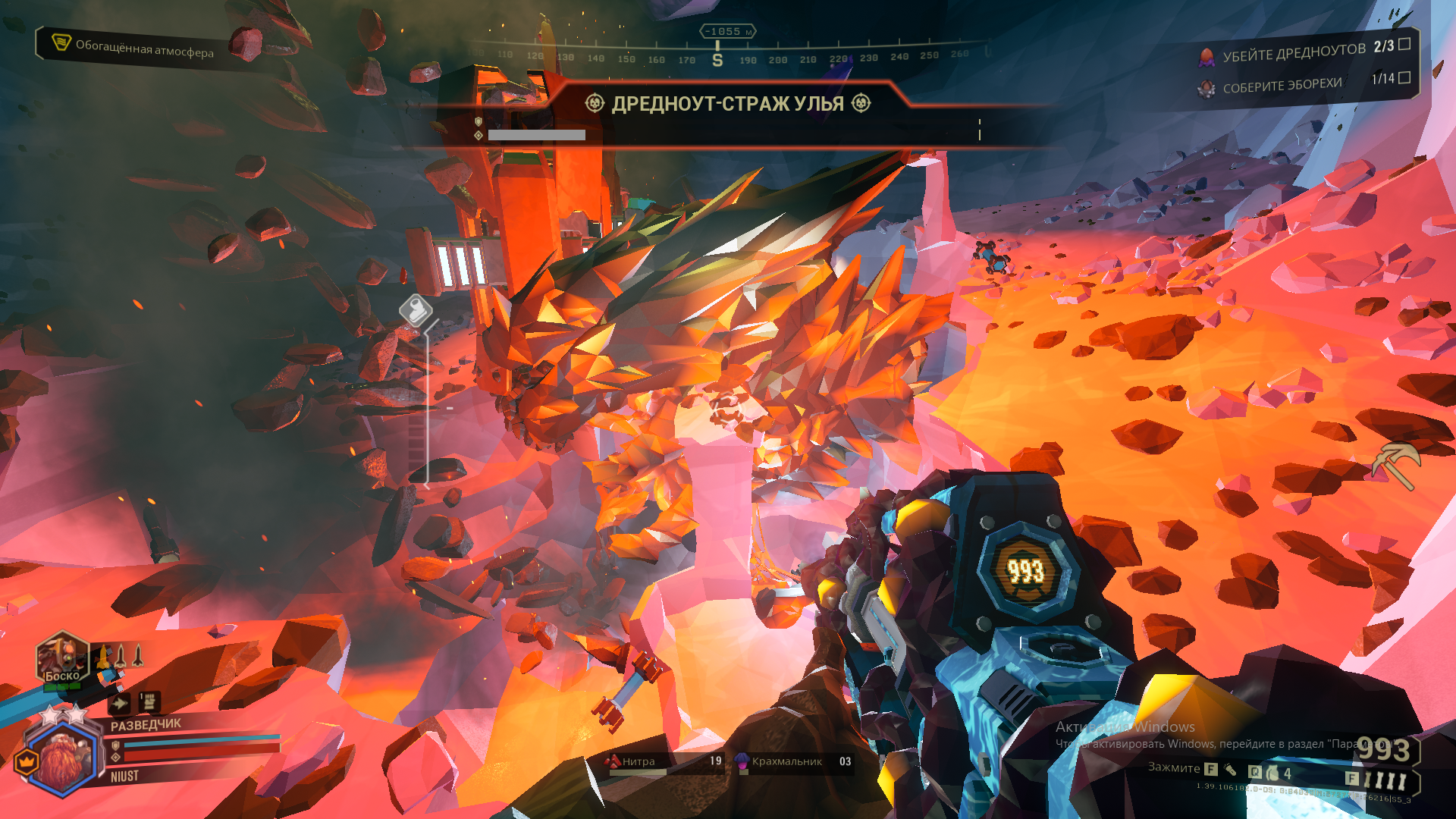Click Bosco's gold rocket icon
The height and width of the screenshot is (819, 1456).
click(x=103, y=656)
